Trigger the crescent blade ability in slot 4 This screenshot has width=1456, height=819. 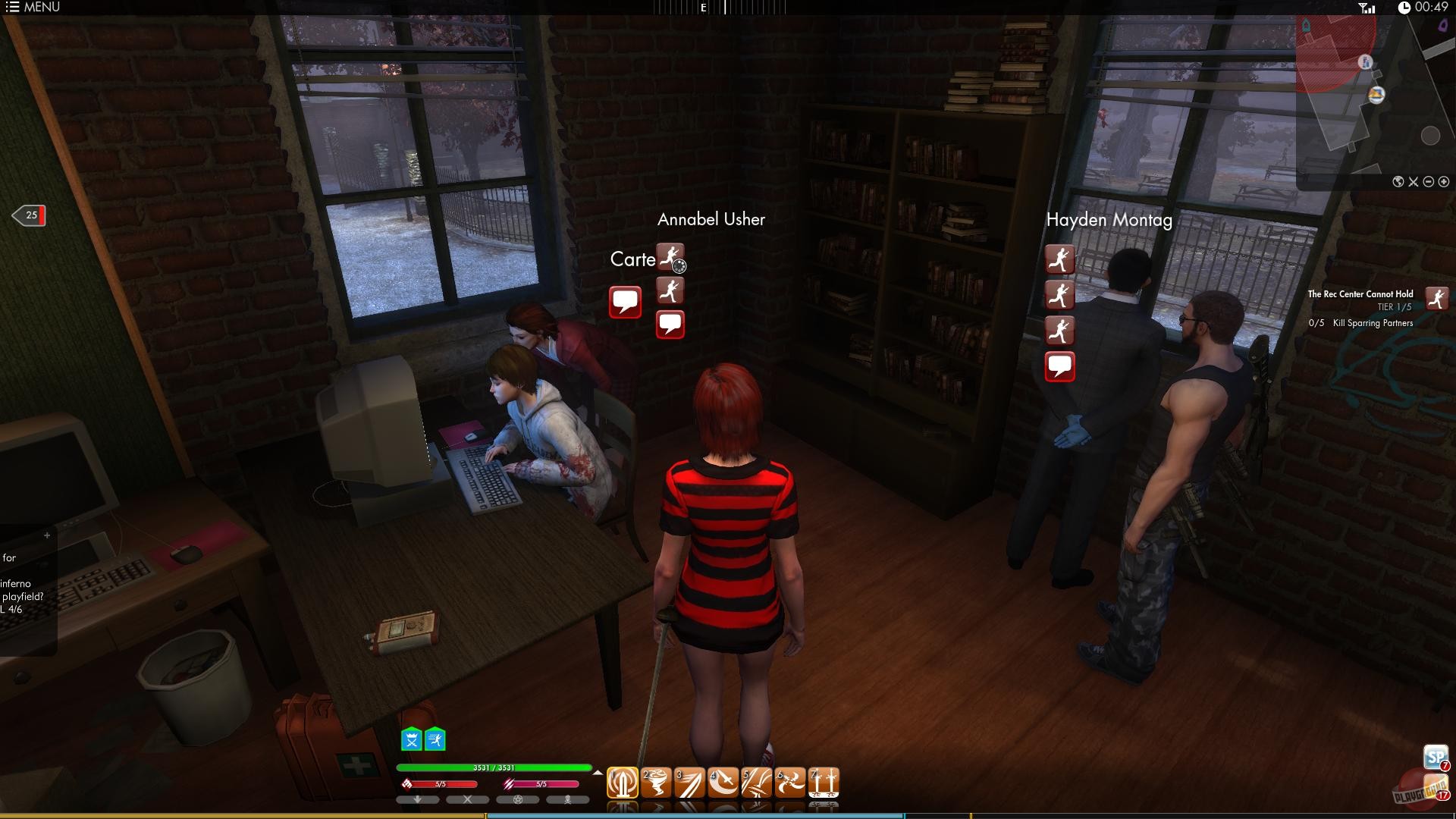click(x=723, y=782)
